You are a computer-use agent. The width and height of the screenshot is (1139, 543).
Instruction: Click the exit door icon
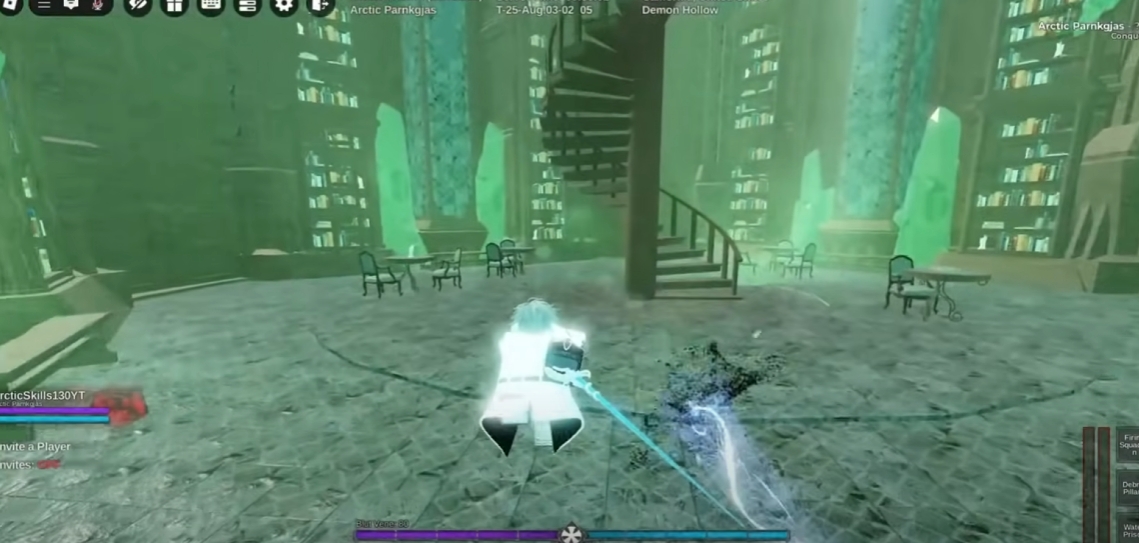[x=319, y=4]
